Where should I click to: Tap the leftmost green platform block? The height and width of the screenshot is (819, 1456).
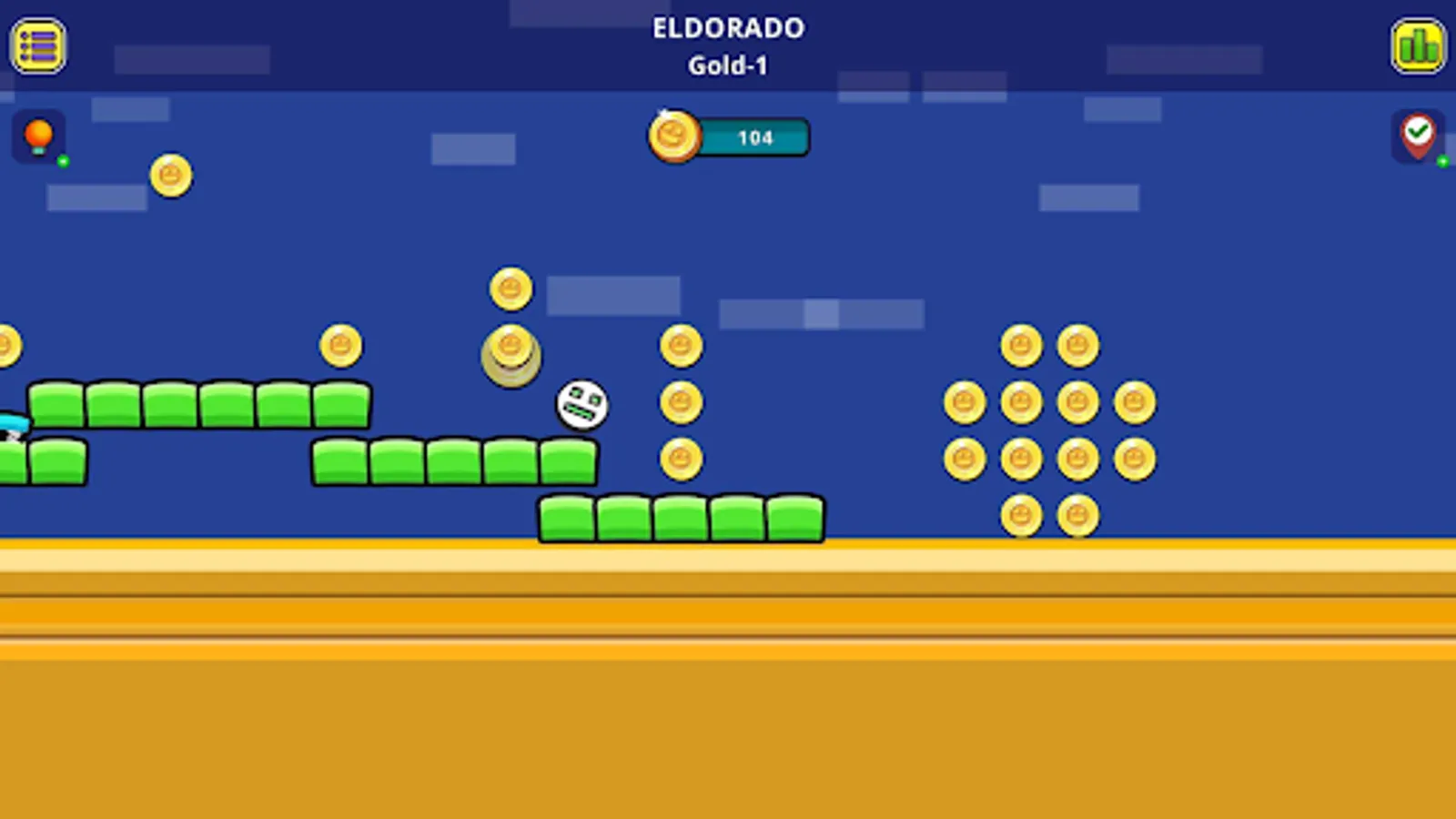tap(56, 402)
